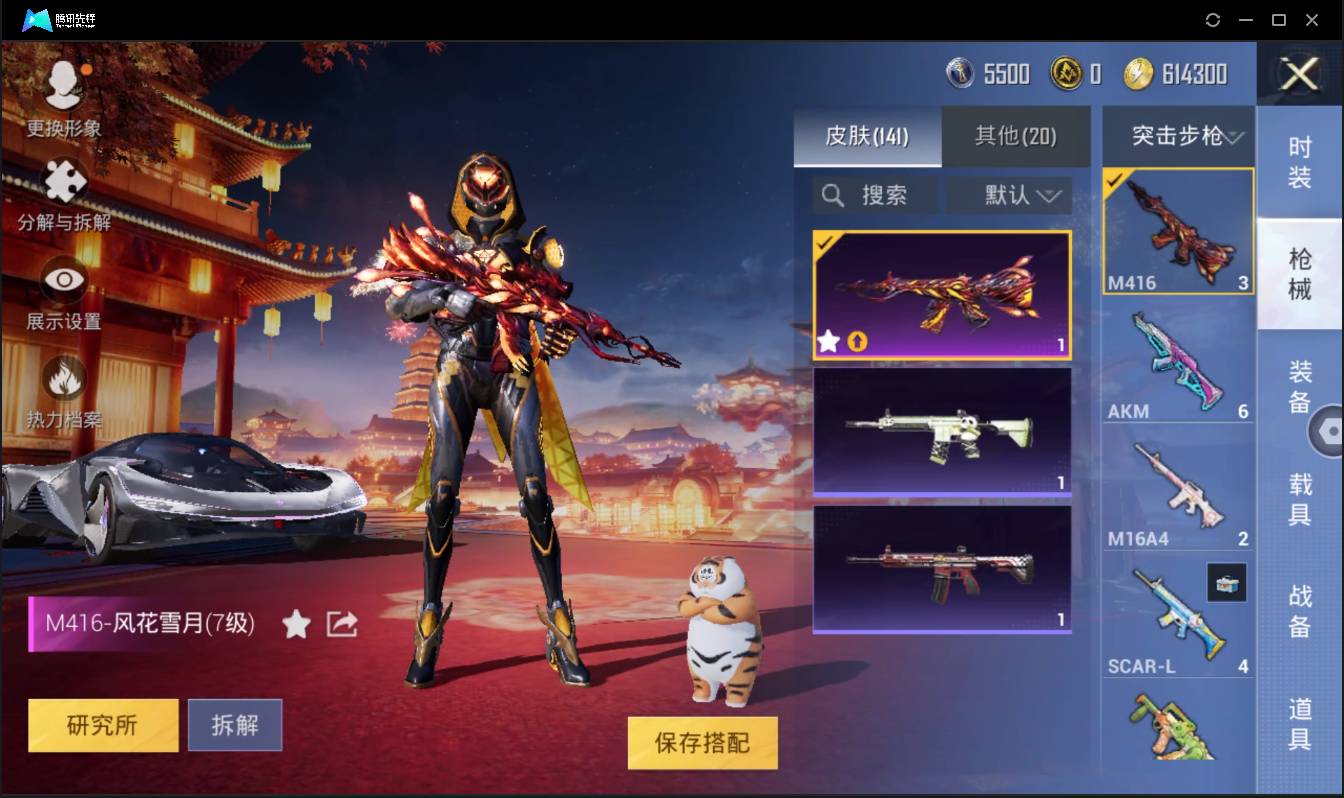View the 热力档案 heat profile
Image resolution: width=1344 pixels, height=798 pixels.
64,378
